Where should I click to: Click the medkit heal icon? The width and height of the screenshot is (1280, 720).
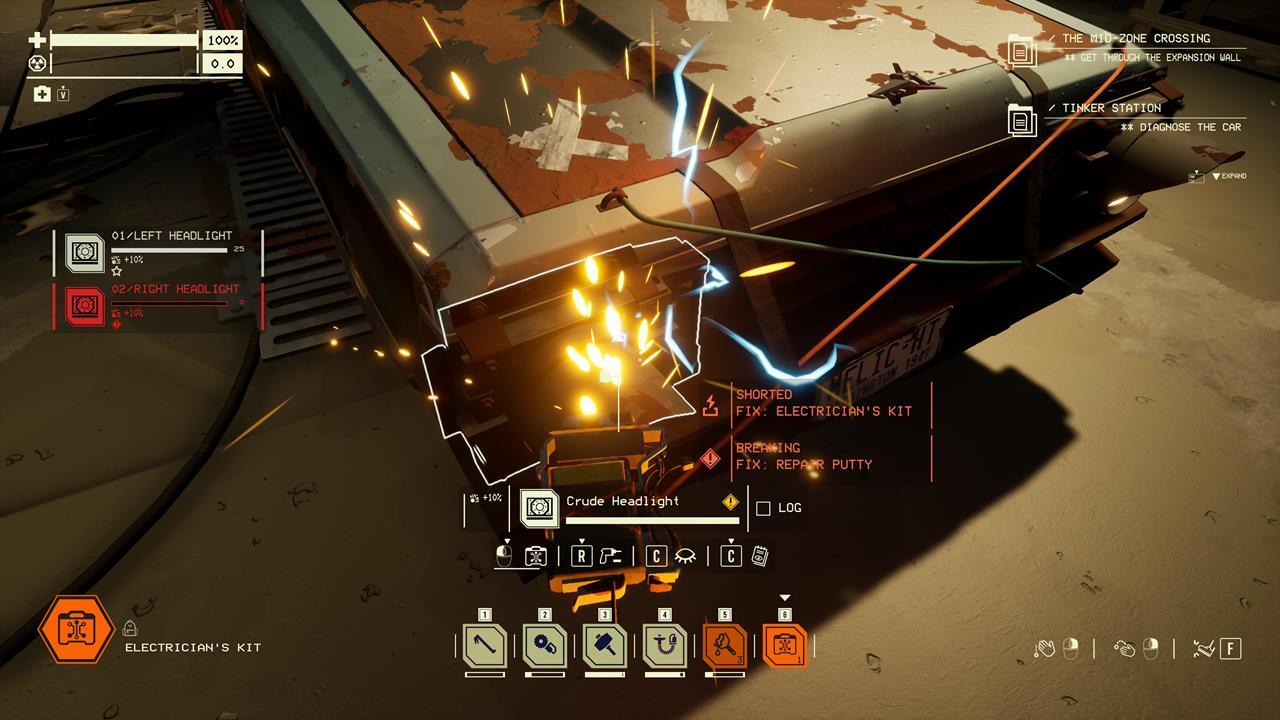tap(42, 94)
